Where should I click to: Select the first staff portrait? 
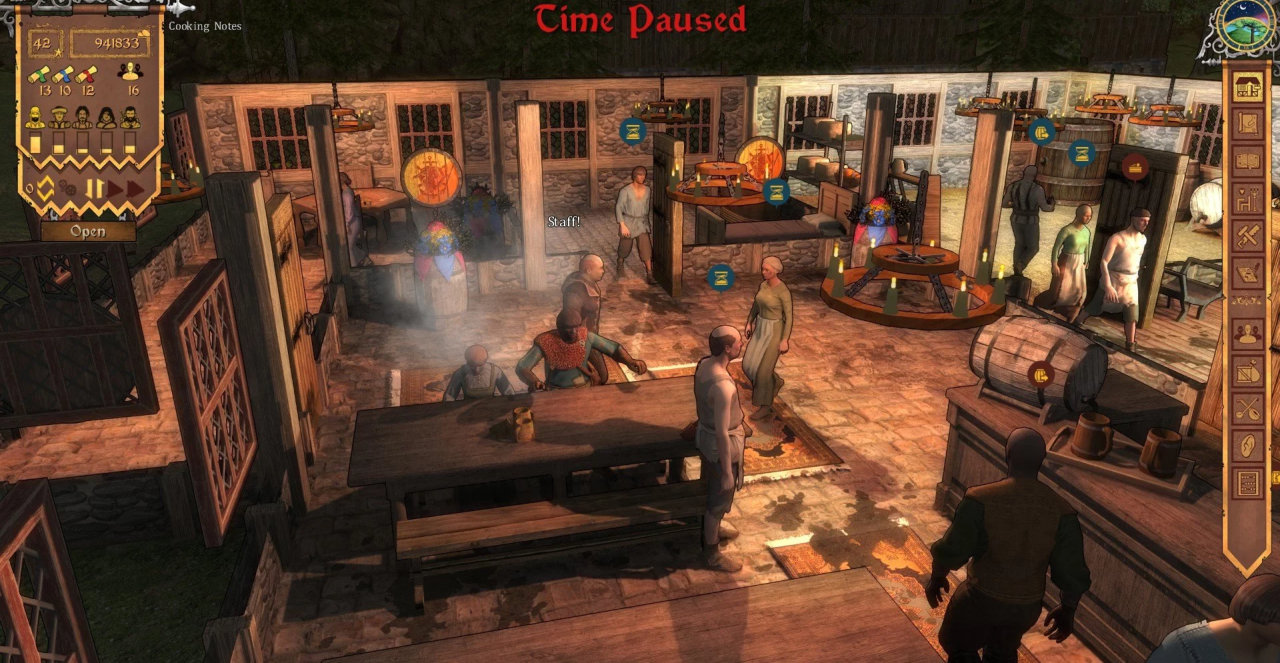click(x=35, y=118)
